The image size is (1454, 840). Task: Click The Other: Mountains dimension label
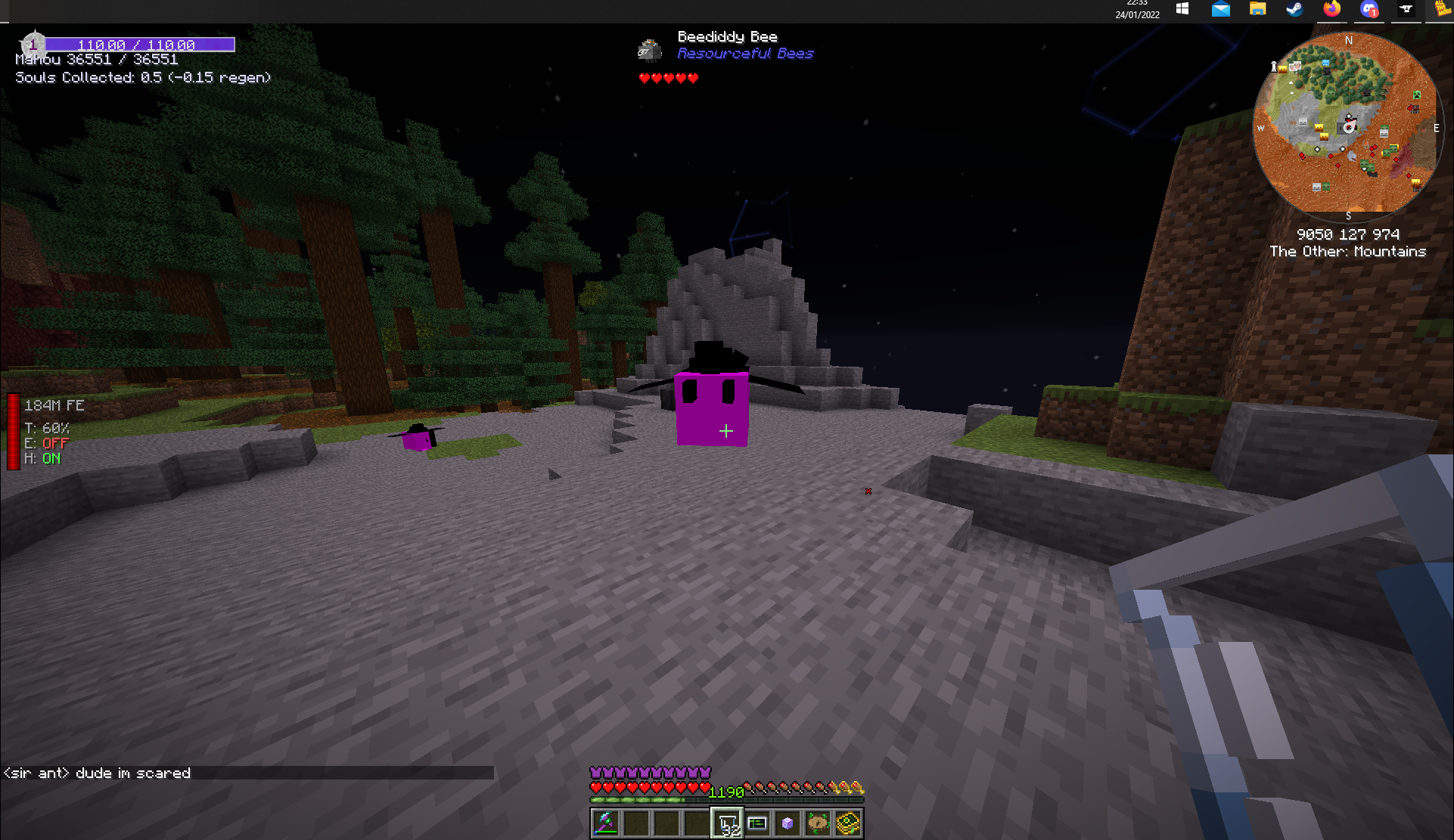pyautogui.click(x=1348, y=251)
